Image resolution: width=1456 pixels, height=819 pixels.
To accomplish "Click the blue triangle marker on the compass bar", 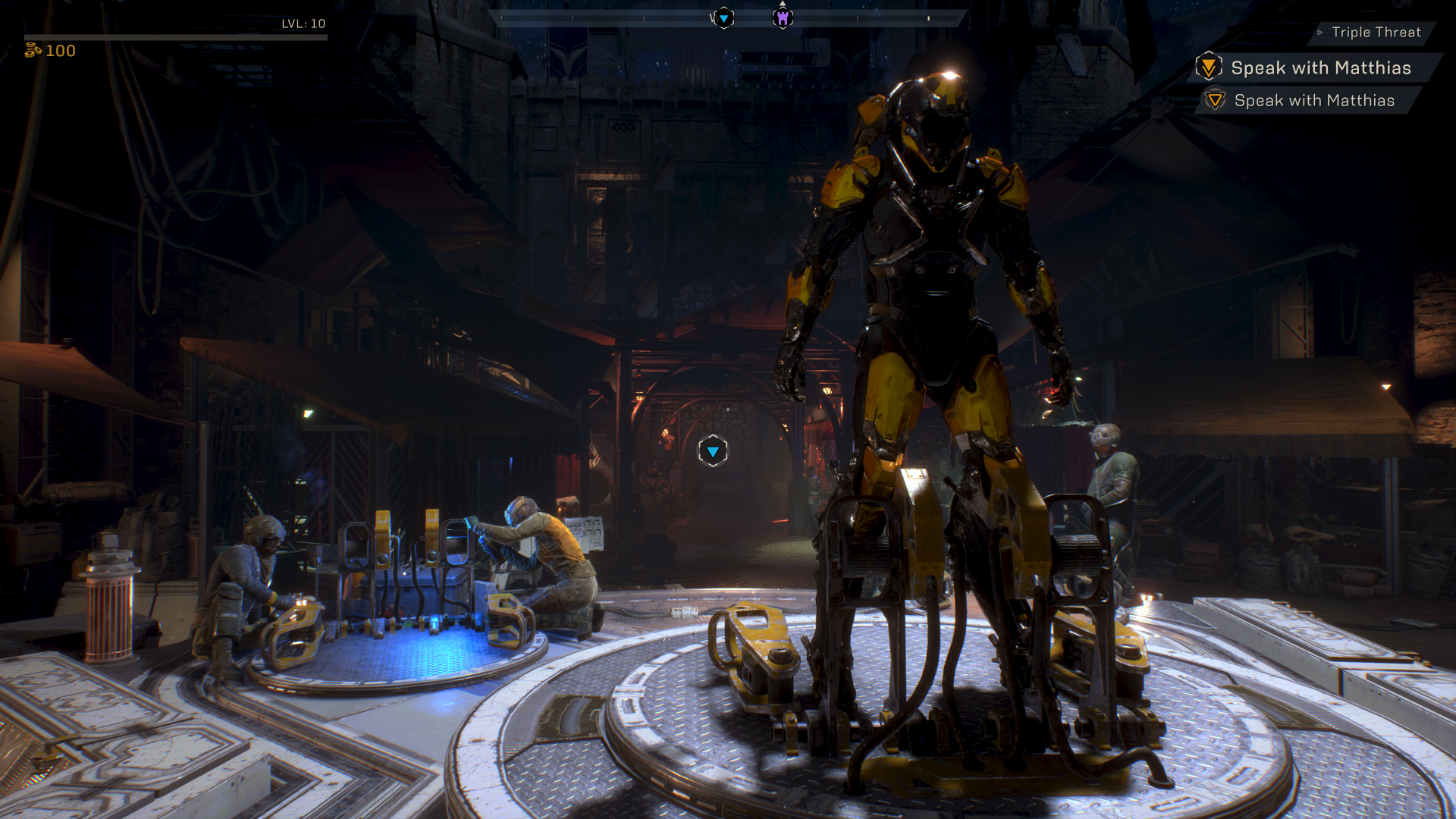I will (723, 17).
